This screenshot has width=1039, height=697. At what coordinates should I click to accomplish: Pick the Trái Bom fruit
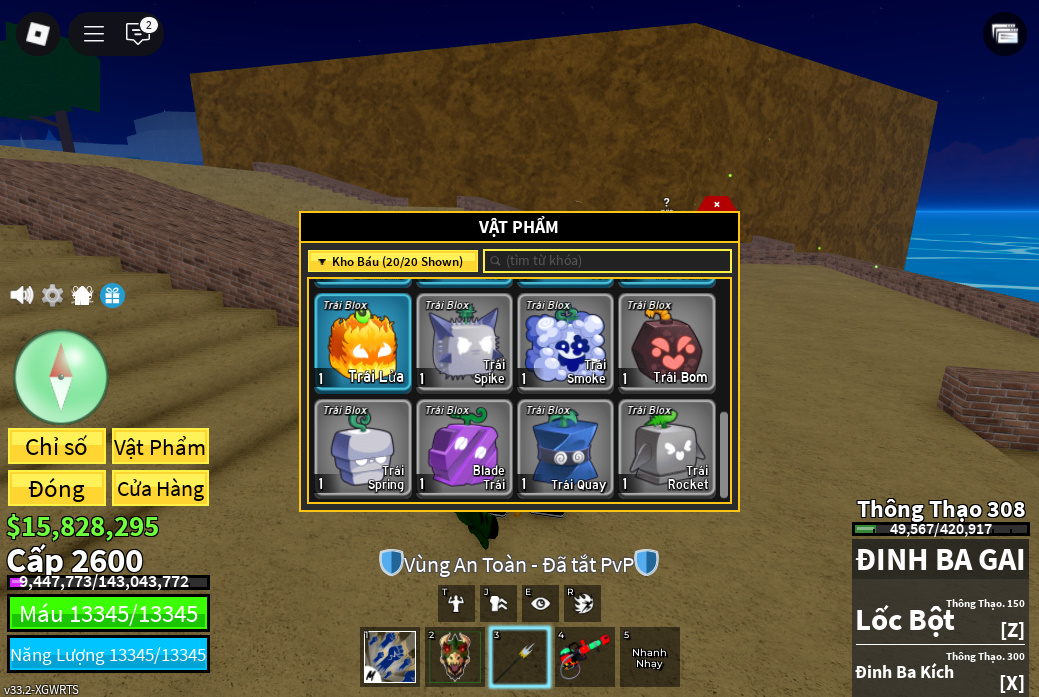click(x=666, y=342)
